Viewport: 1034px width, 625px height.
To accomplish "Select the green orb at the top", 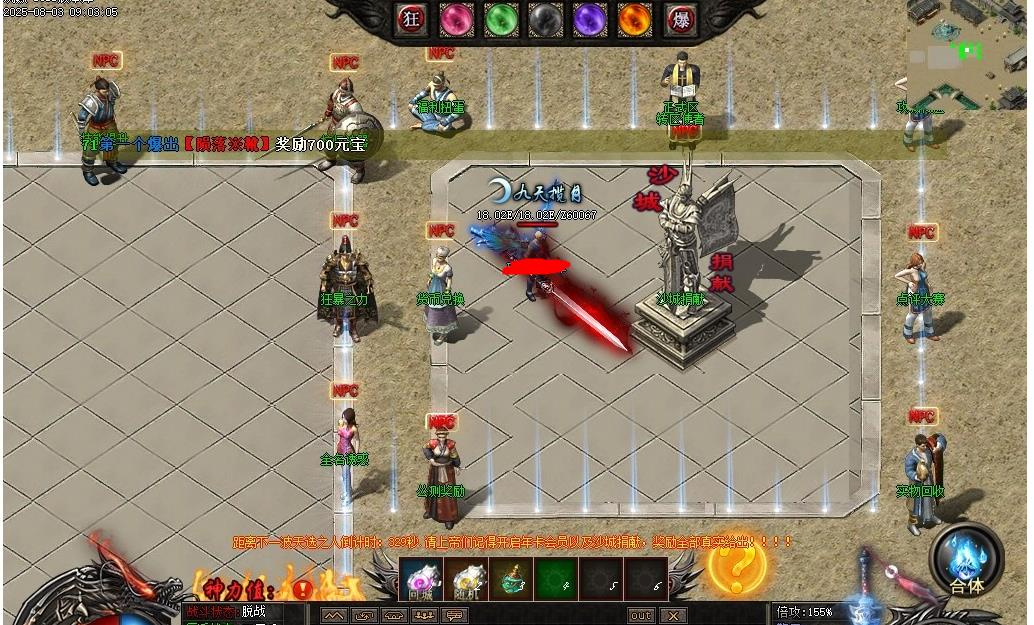I will [501, 19].
